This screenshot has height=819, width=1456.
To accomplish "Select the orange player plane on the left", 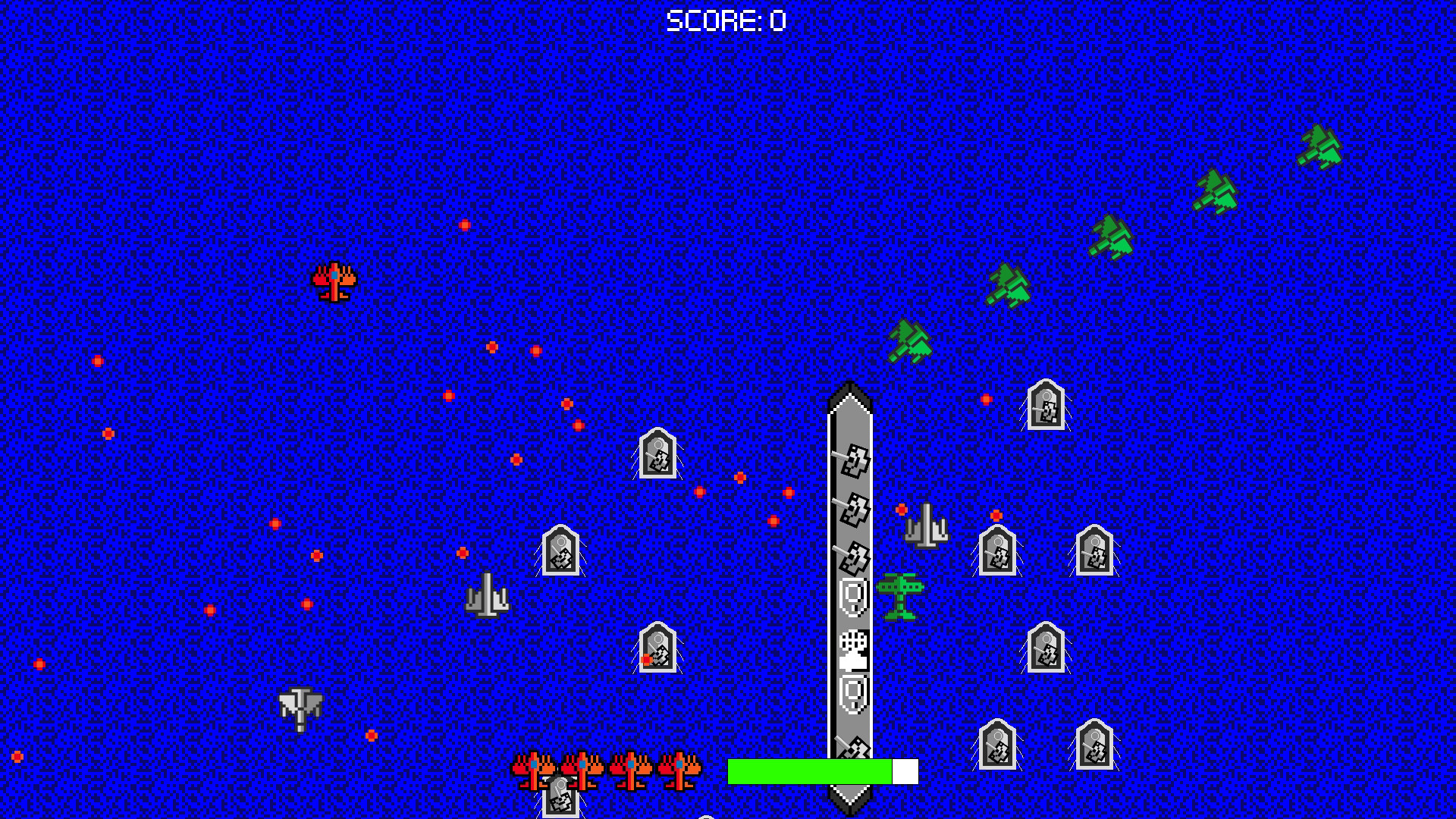I will pos(334,283).
